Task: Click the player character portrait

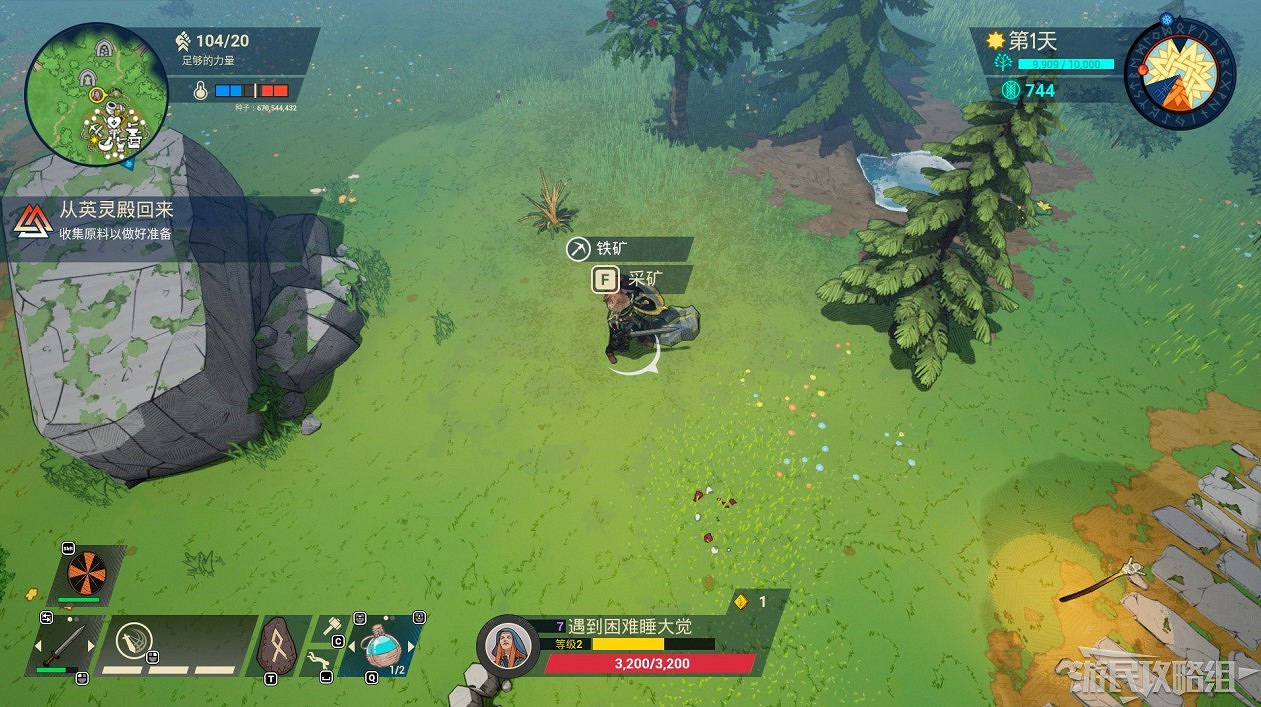Action: coord(508,644)
